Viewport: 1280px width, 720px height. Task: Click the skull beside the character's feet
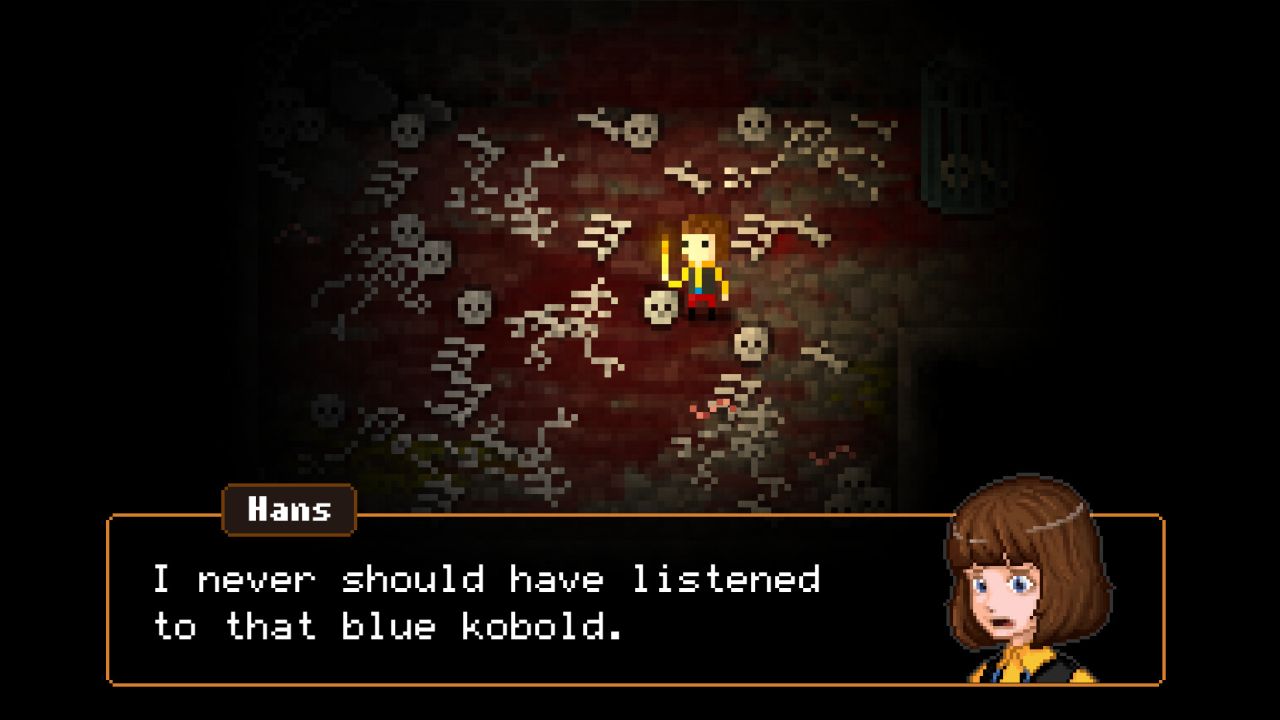(660, 310)
